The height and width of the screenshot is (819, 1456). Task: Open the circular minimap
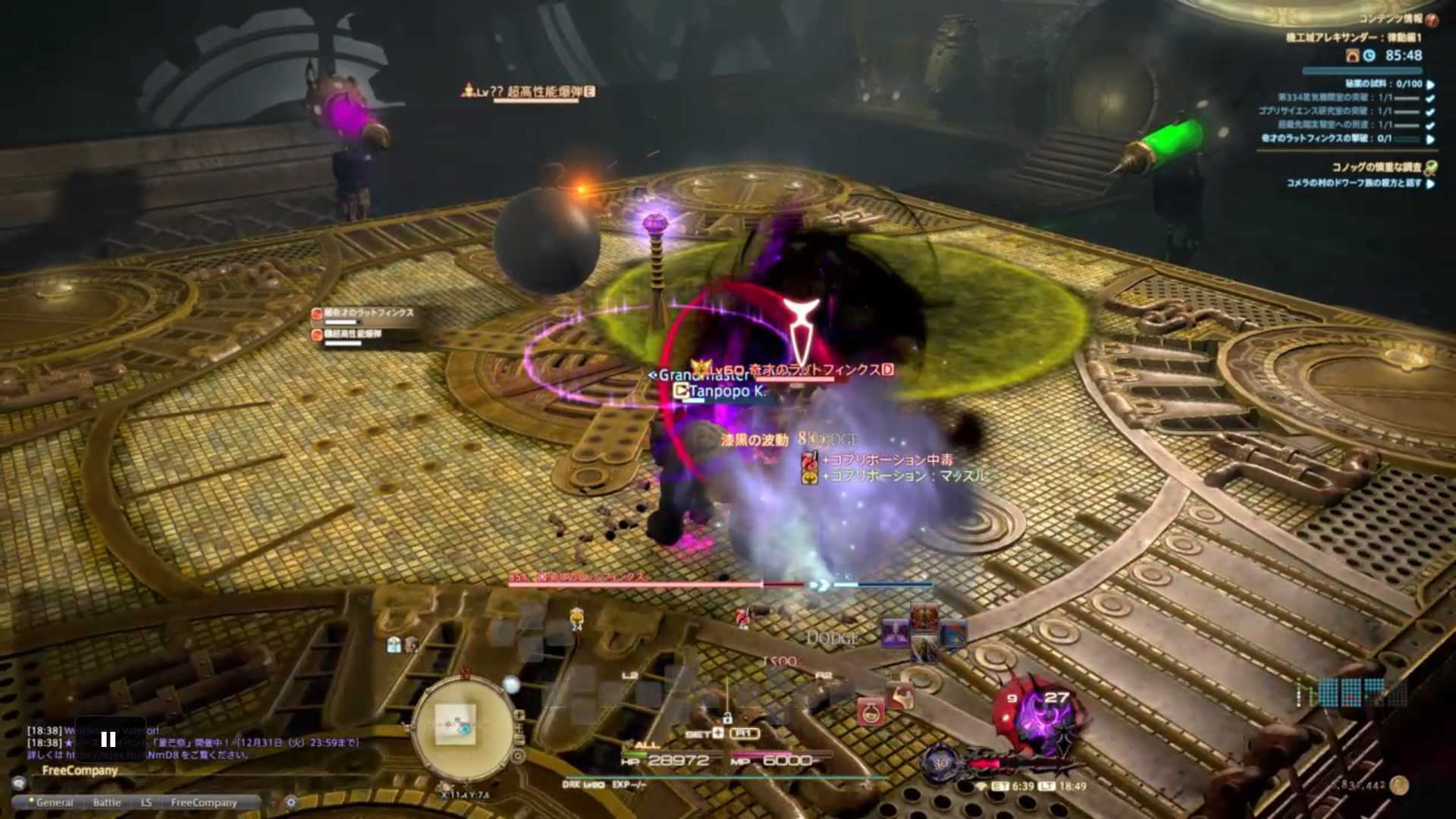462,728
